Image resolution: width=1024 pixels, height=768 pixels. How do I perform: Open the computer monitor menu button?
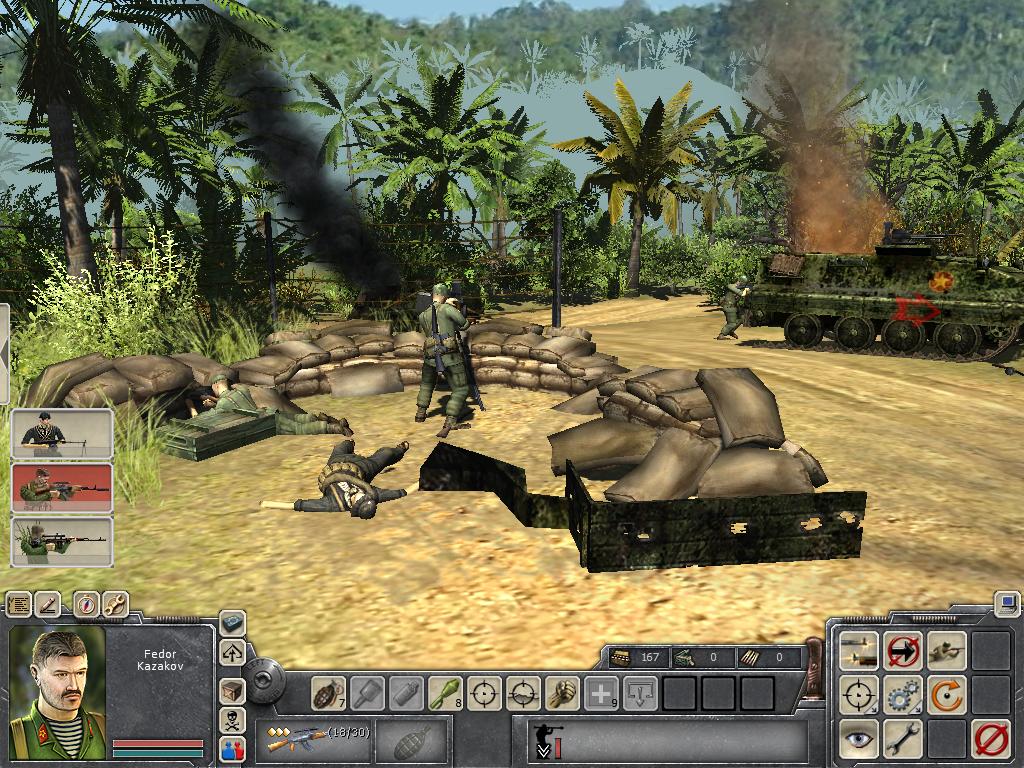point(1006,603)
